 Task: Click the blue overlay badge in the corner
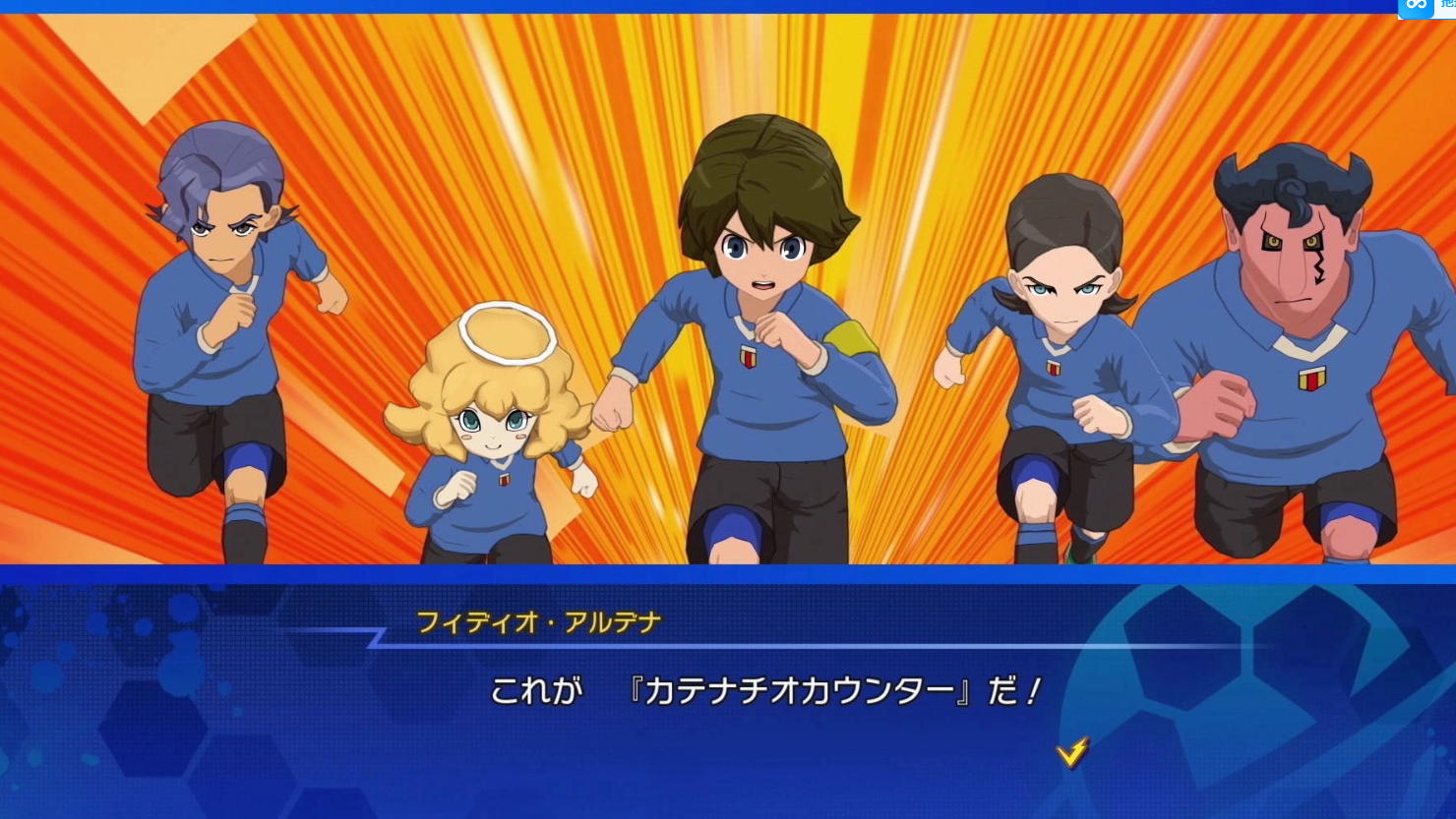coord(1417,8)
